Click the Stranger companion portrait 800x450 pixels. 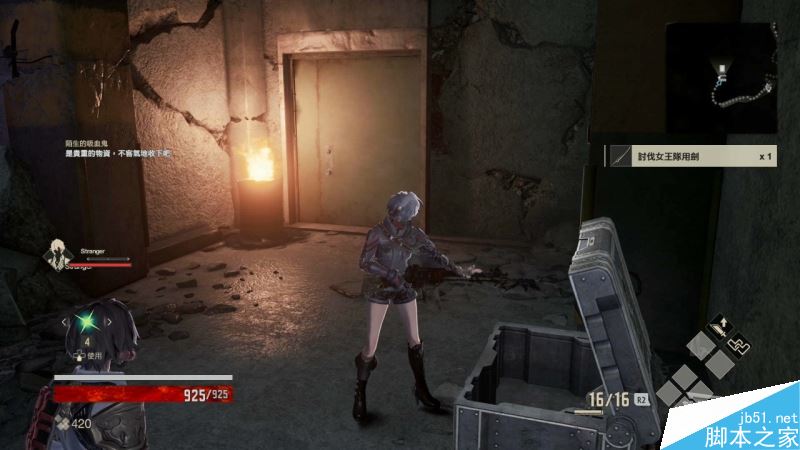click(x=57, y=254)
